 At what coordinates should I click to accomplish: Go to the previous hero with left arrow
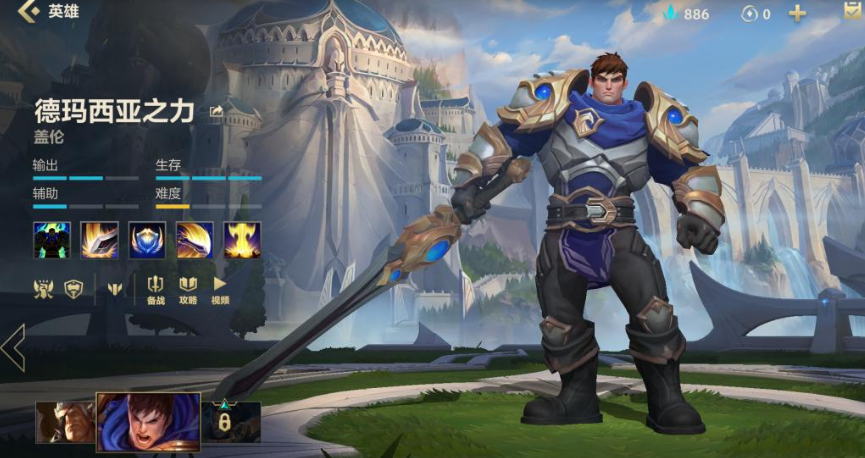[x=13, y=347]
